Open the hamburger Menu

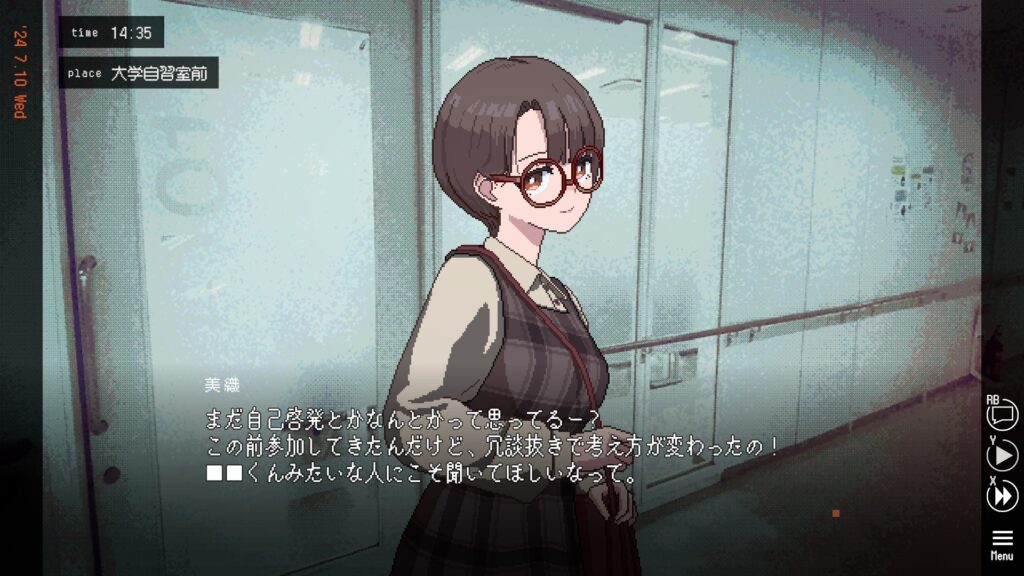1002,543
